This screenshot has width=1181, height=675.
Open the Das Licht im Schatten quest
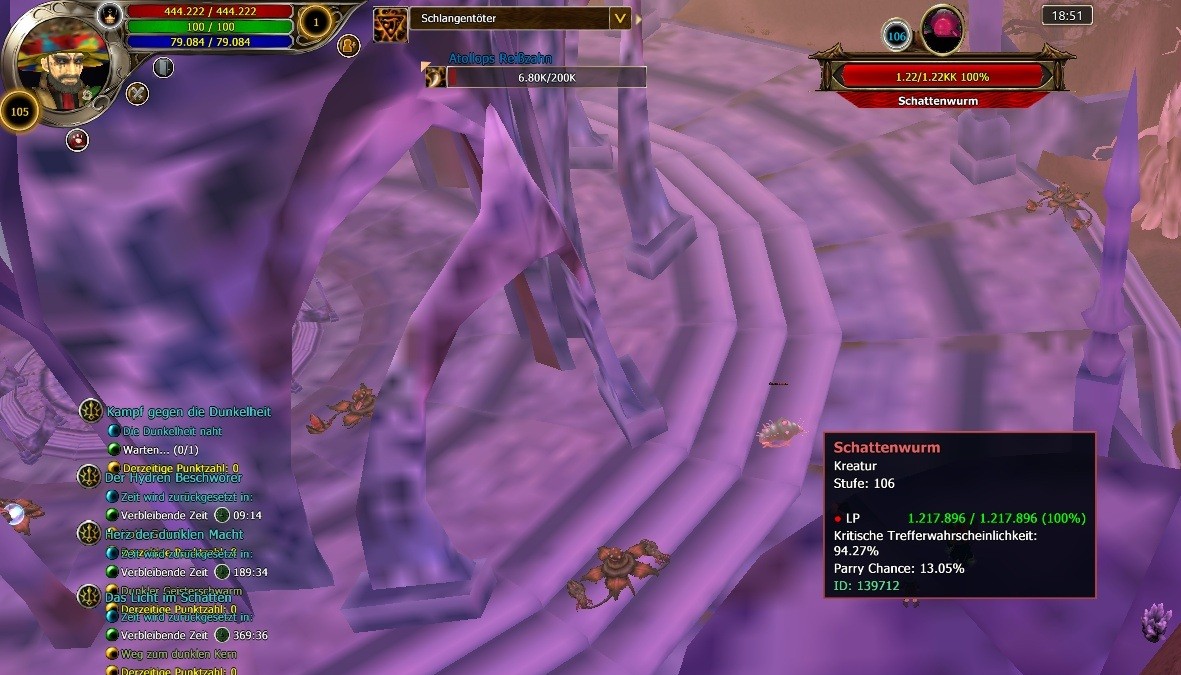pos(168,597)
